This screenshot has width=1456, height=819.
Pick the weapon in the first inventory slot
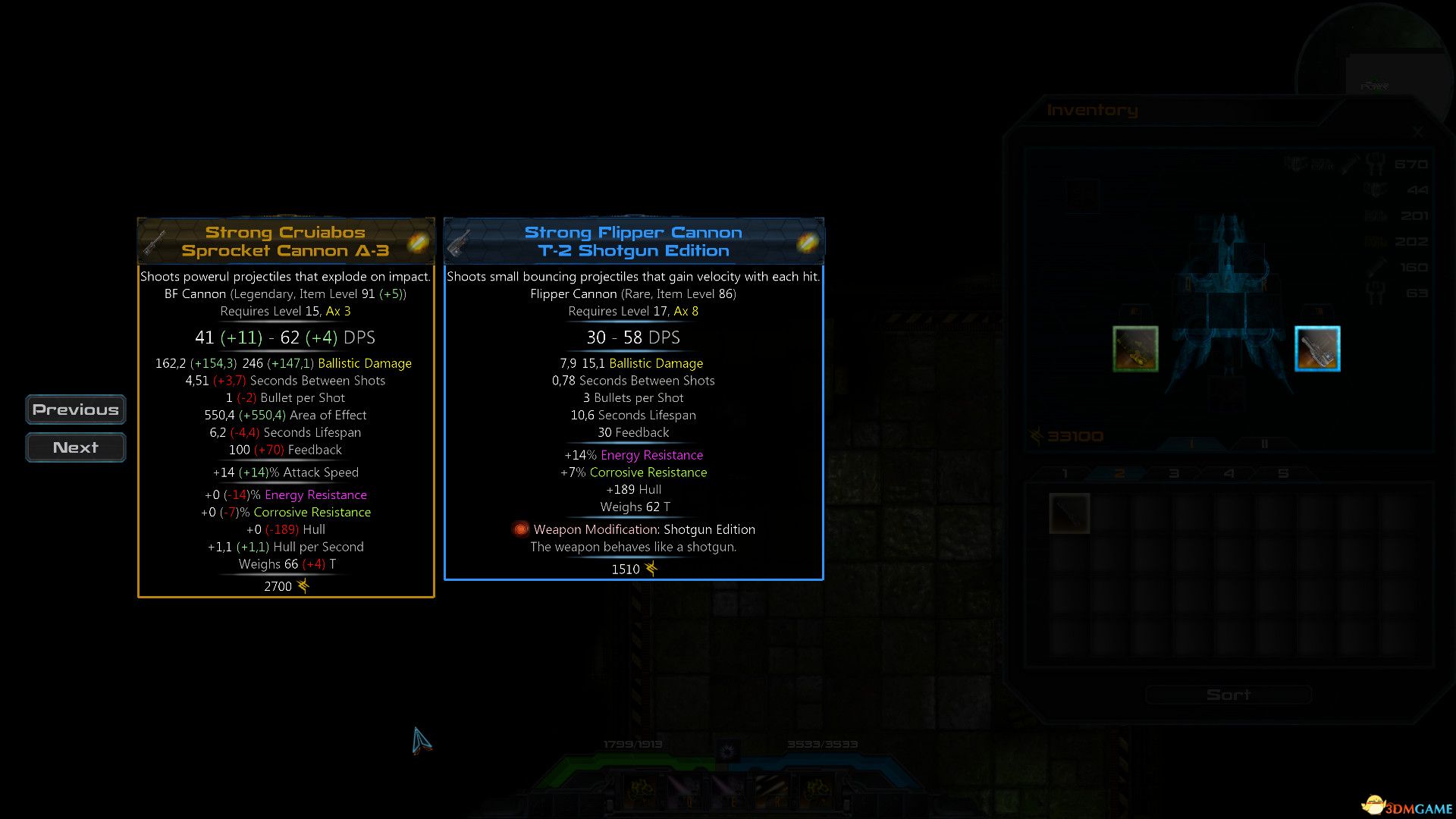click(1069, 513)
